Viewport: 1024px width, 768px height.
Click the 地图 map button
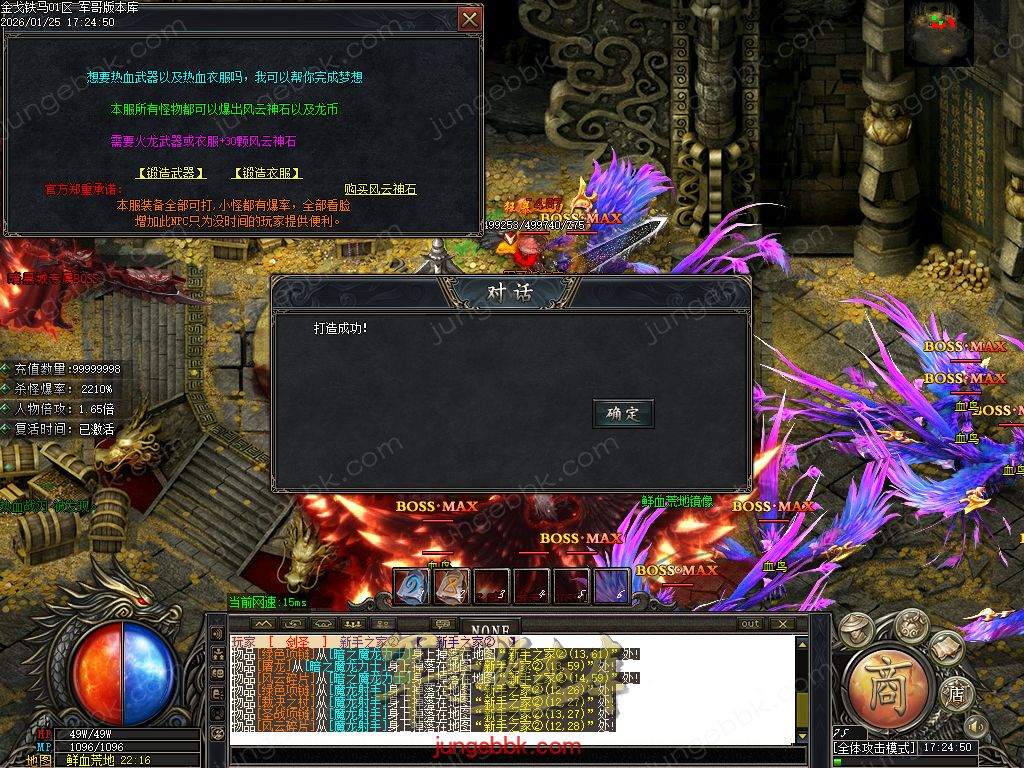coord(39,760)
